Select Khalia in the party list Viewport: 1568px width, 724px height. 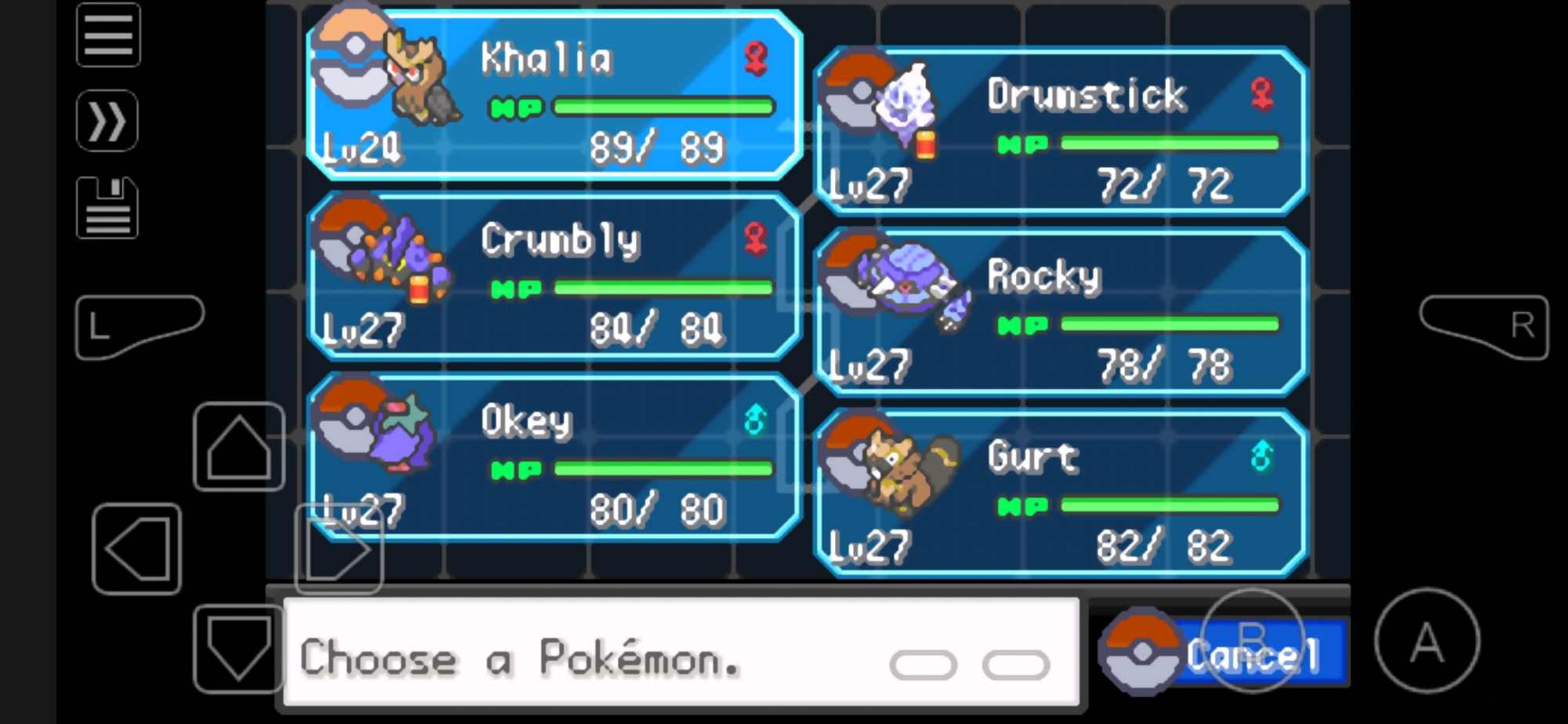554,96
